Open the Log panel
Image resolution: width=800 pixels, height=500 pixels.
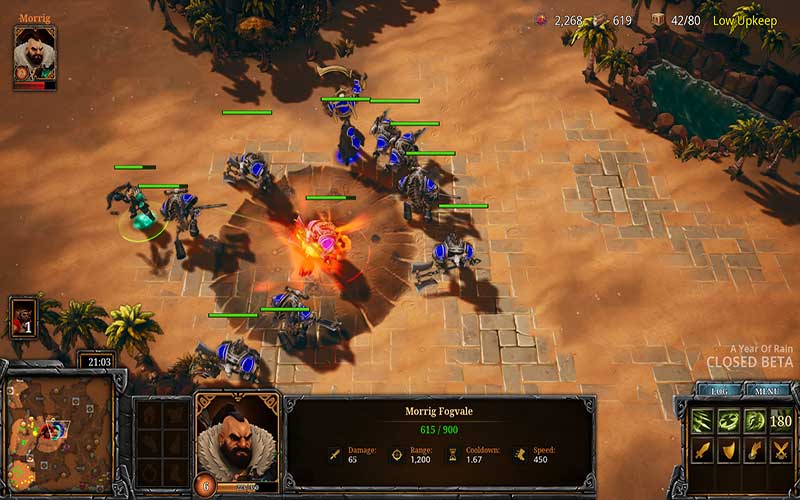point(720,392)
